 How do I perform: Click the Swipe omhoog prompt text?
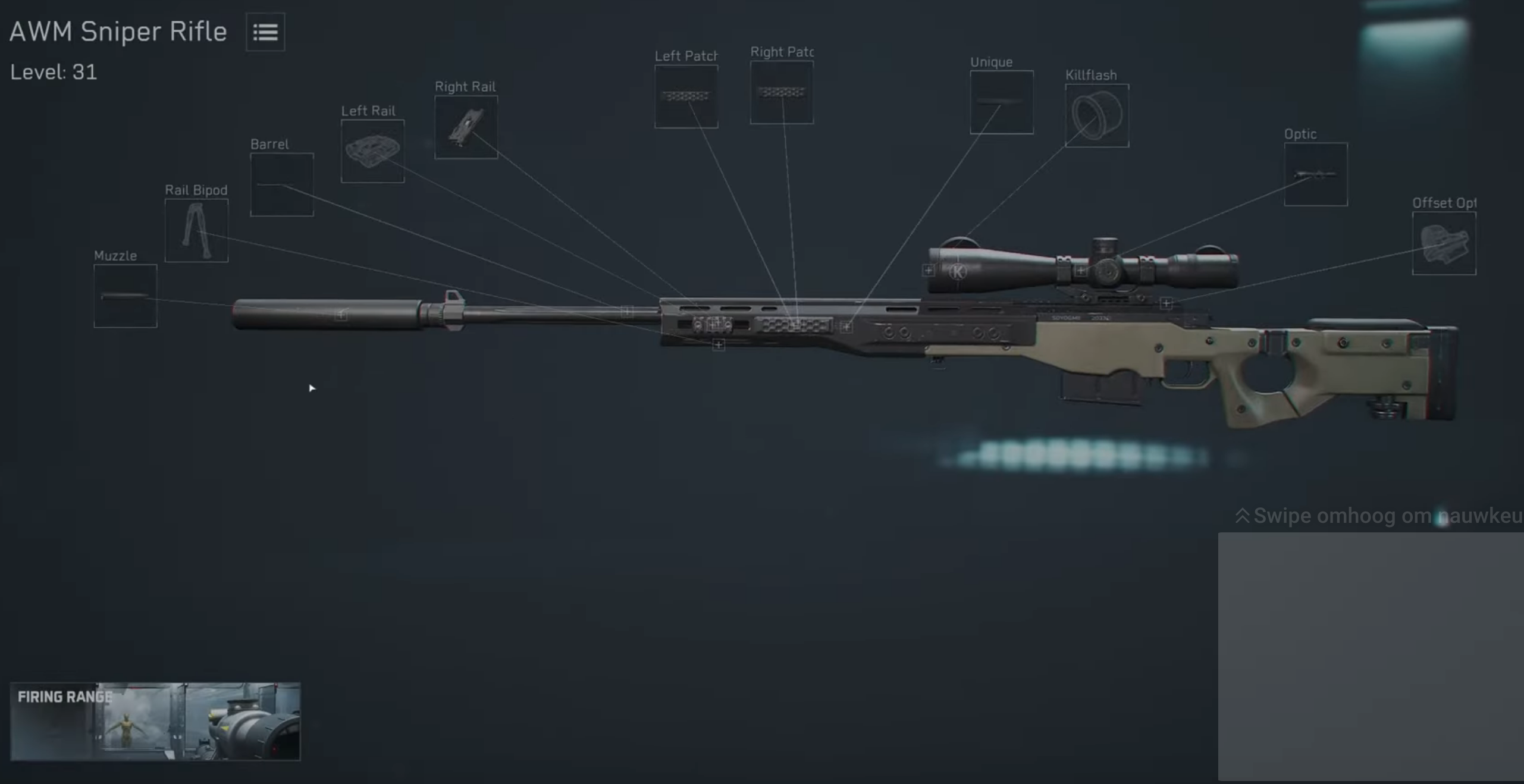[1374, 516]
